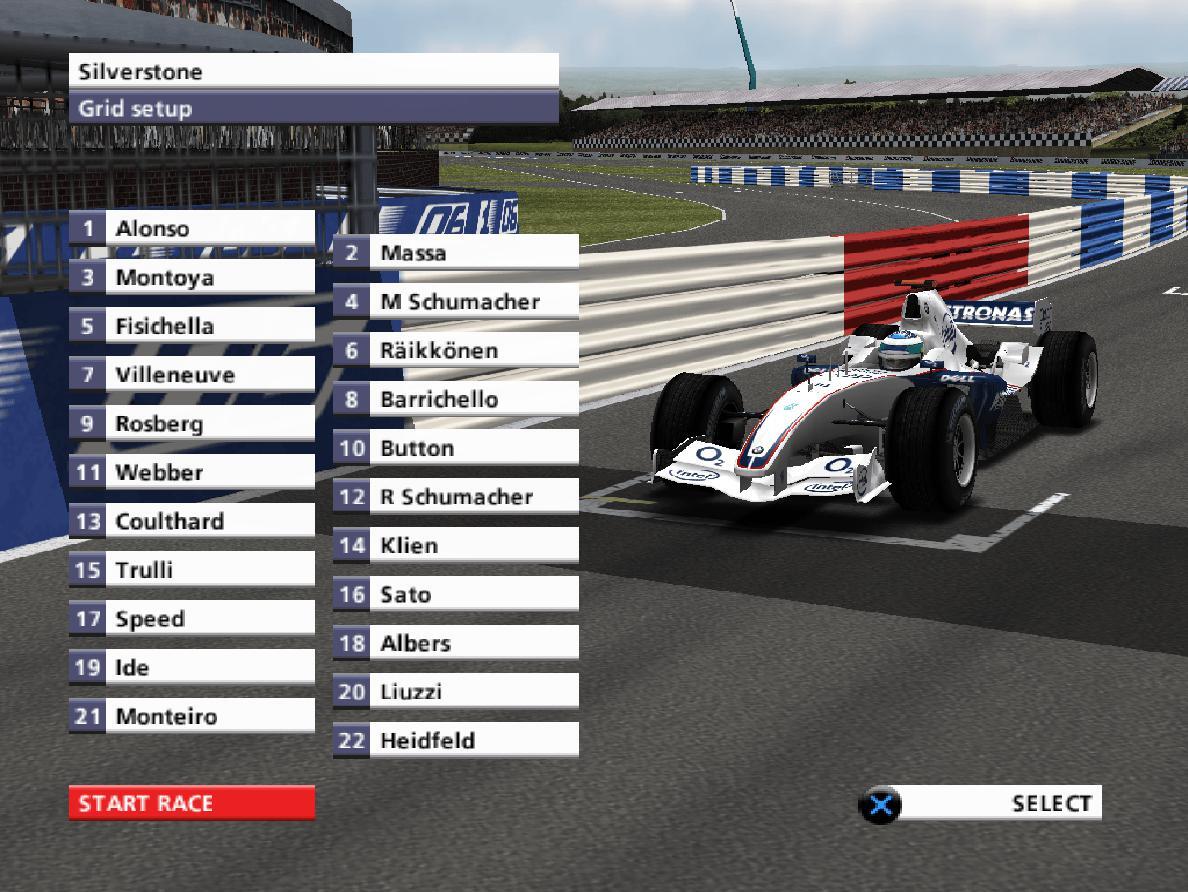Choose Monteiro's grid entry
Screen dimensions: 1188x892
coord(191,716)
